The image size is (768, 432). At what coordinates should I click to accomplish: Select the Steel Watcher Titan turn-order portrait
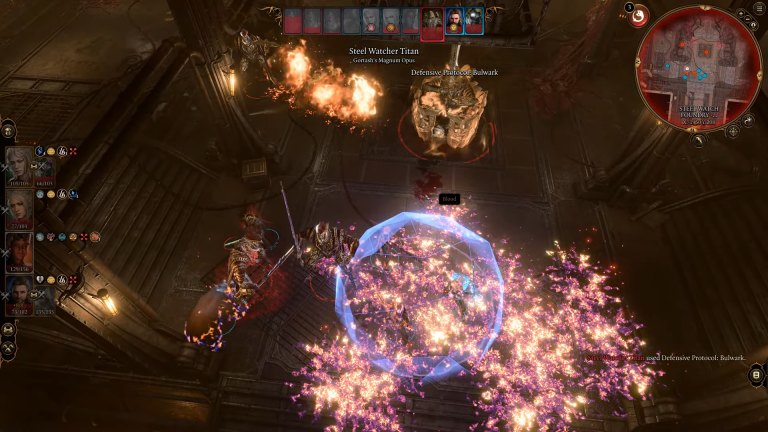click(432, 21)
